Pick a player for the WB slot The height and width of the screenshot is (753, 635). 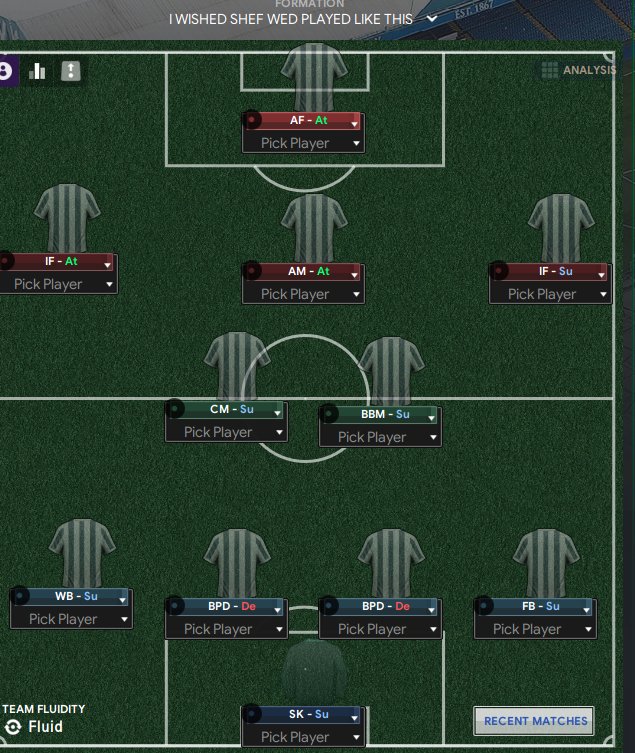[x=71, y=619]
